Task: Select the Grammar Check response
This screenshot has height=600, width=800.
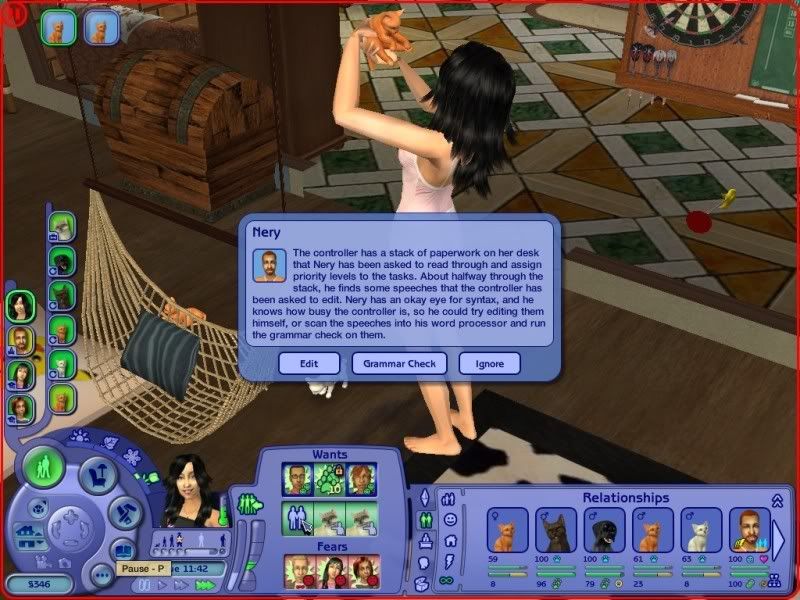Action: pyautogui.click(x=399, y=364)
